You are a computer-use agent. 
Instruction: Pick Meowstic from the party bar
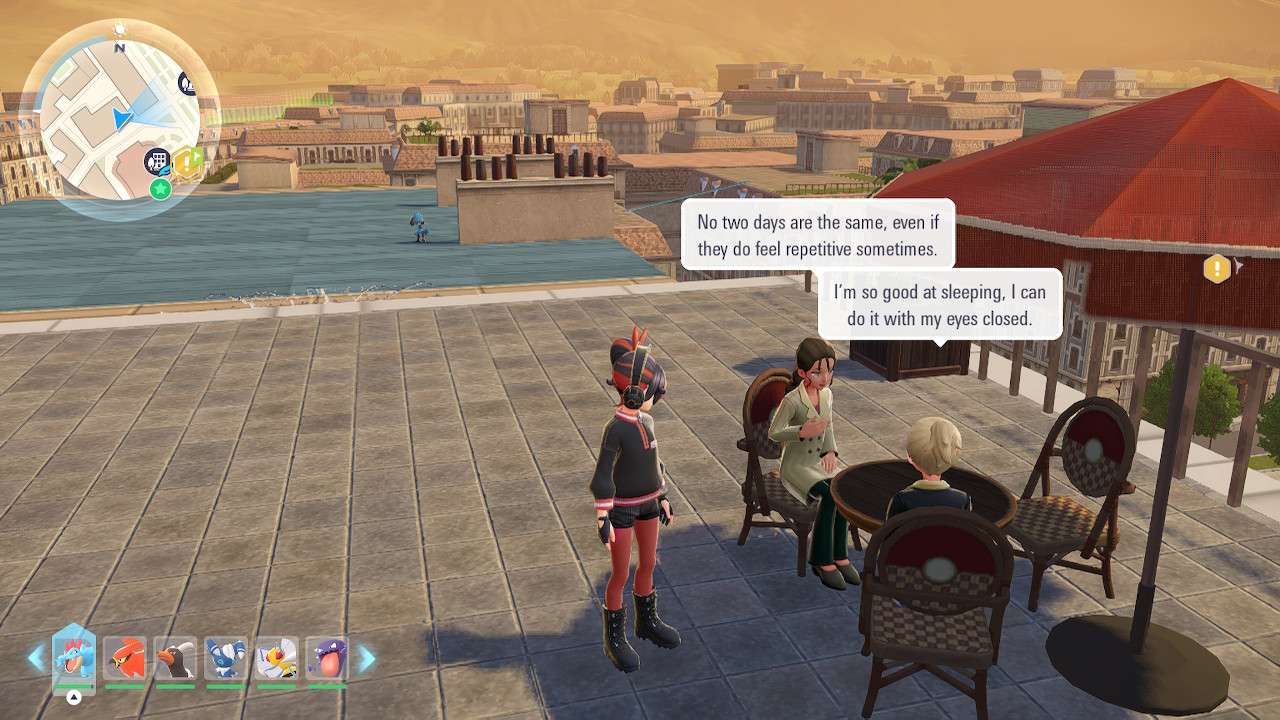click(225, 659)
